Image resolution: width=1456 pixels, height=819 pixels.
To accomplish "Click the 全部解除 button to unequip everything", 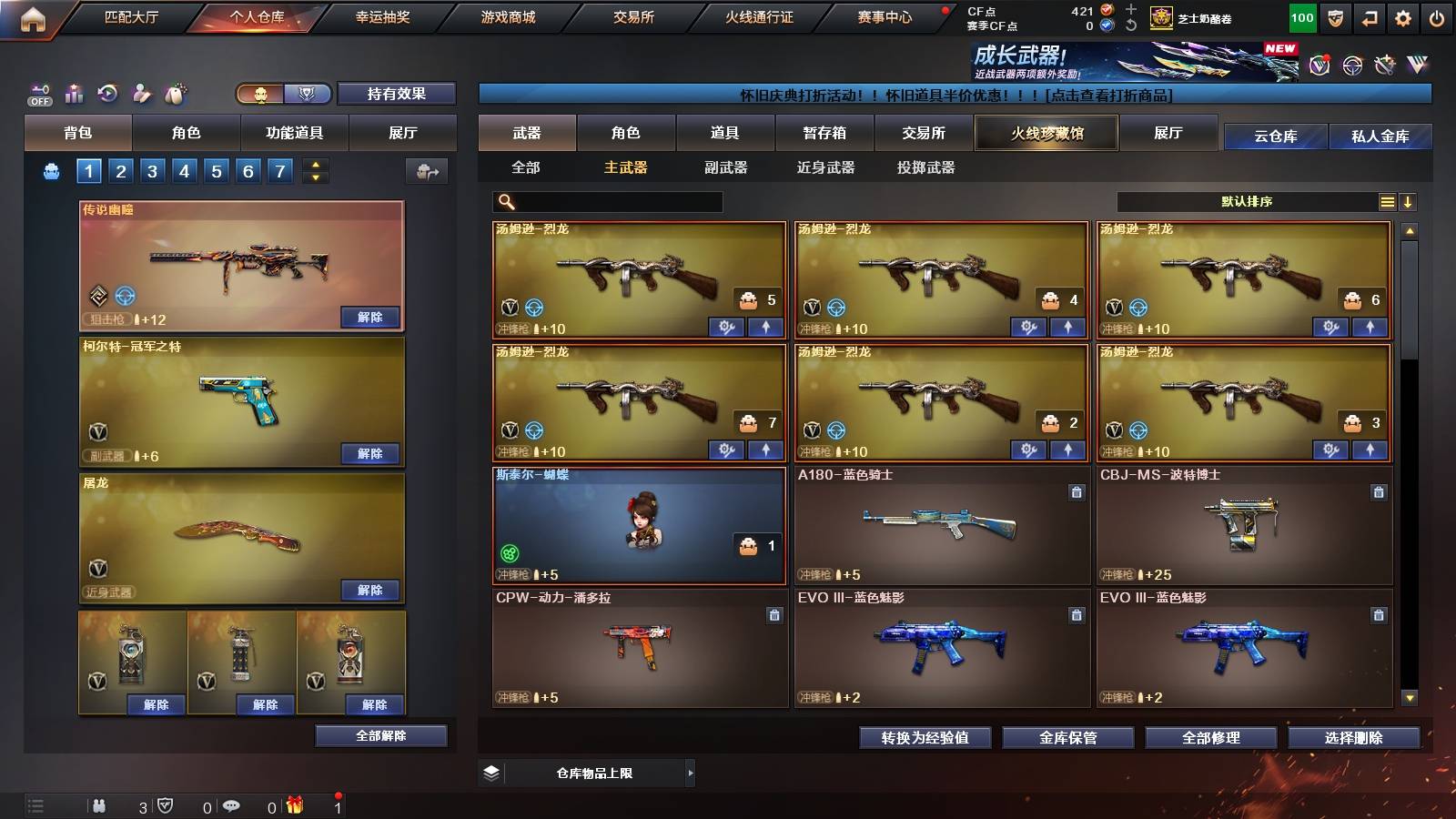I will point(380,735).
